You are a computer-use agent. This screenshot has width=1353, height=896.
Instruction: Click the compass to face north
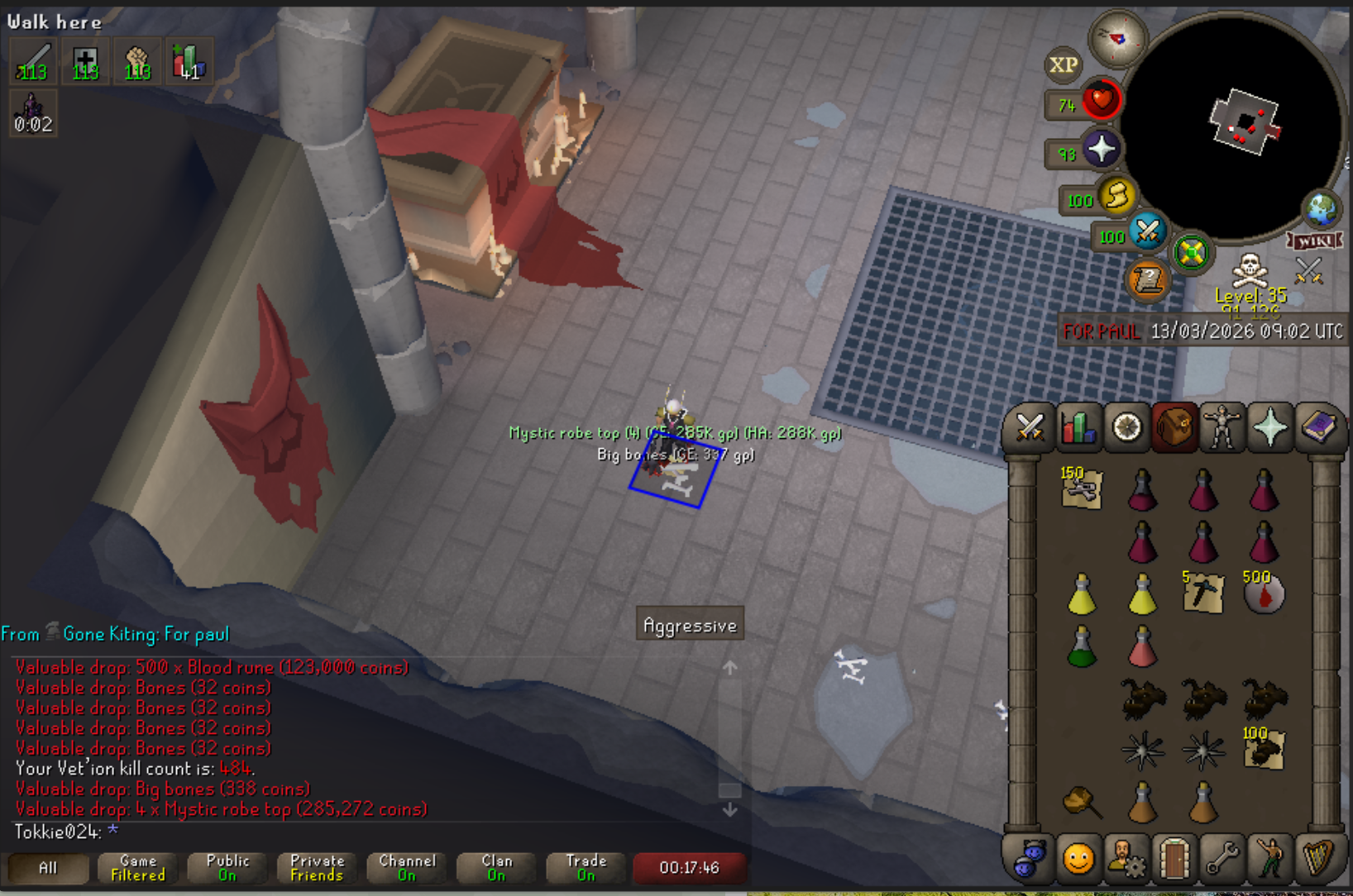(1117, 38)
